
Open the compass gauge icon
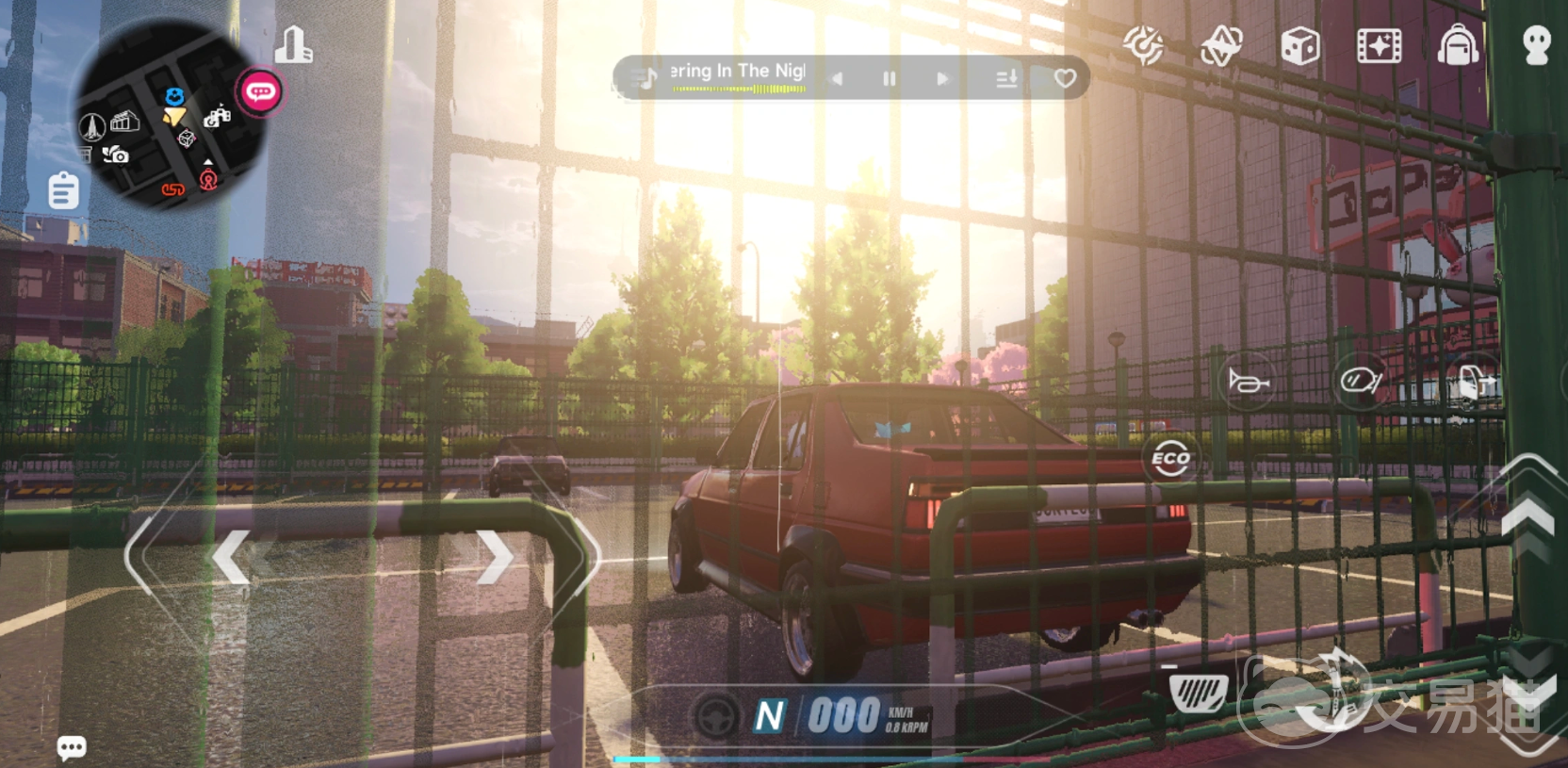pos(1144,45)
